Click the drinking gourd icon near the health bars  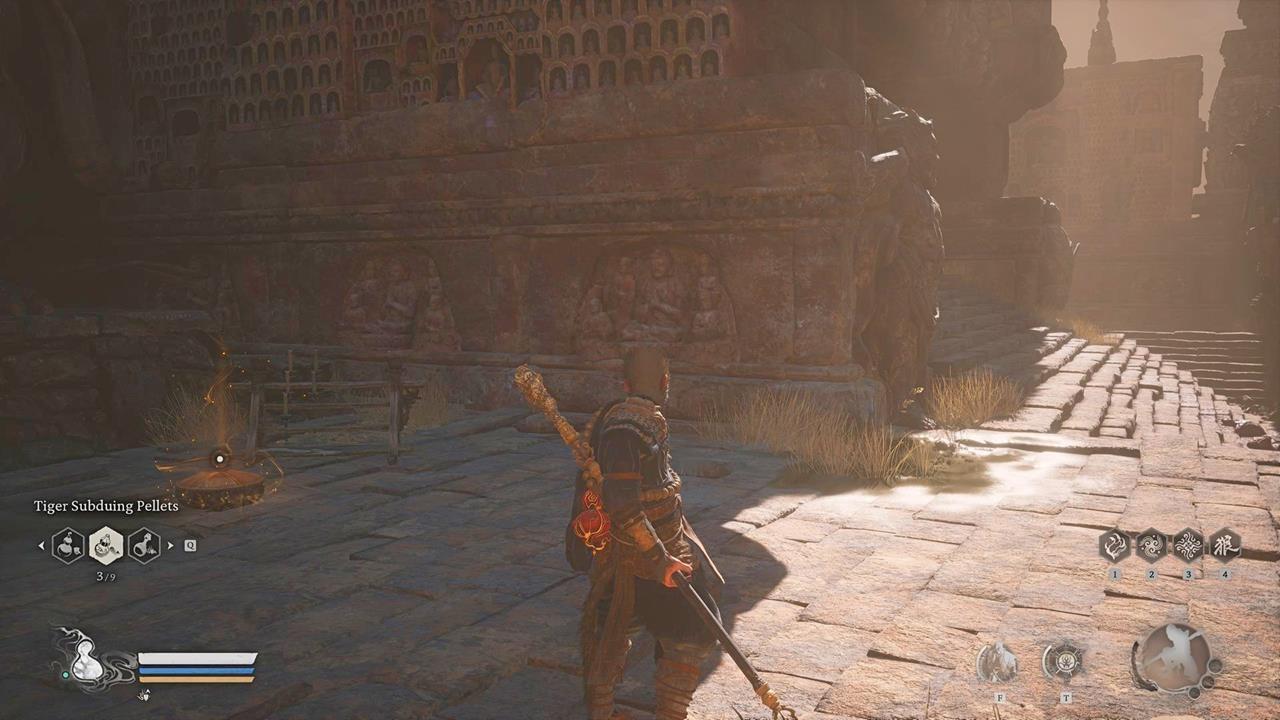pos(88,660)
